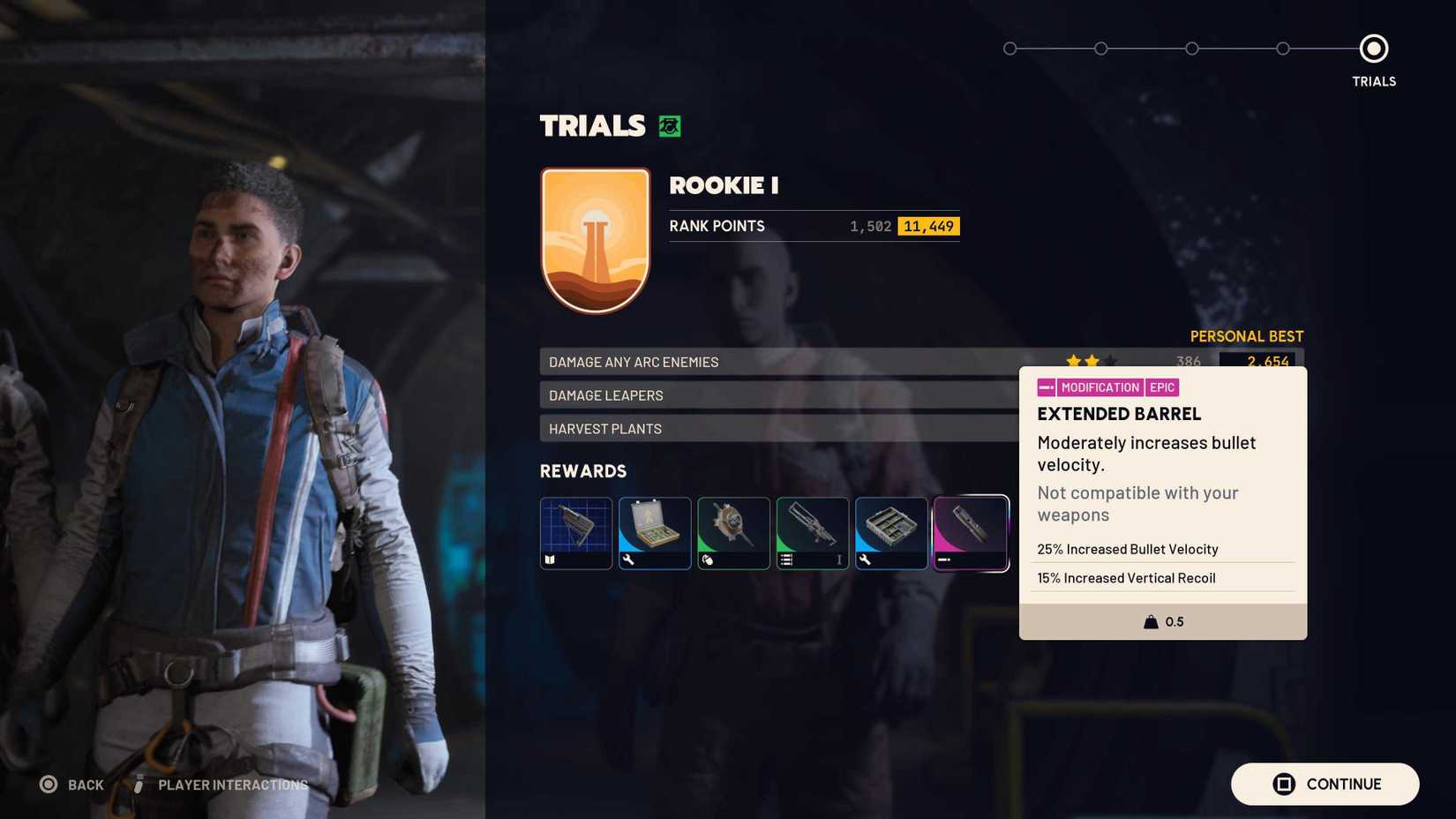This screenshot has height=819, width=1456.
Task: Open the toolbox reward thumbnail
Action: pos(891,533)
